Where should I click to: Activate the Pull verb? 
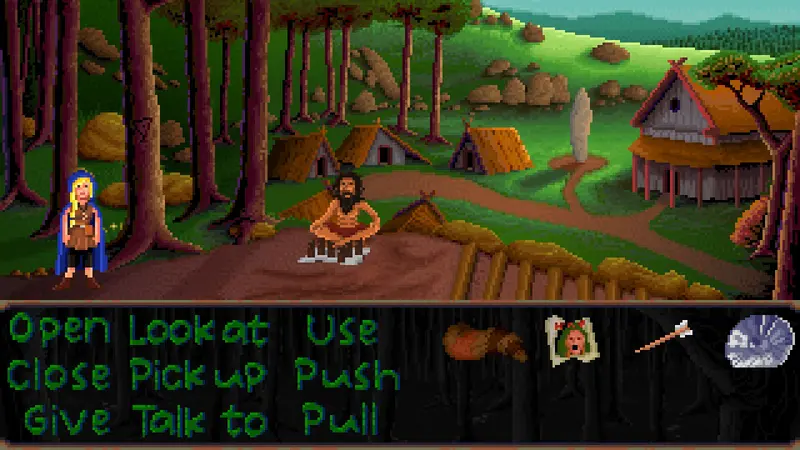(x=340, y=418)
